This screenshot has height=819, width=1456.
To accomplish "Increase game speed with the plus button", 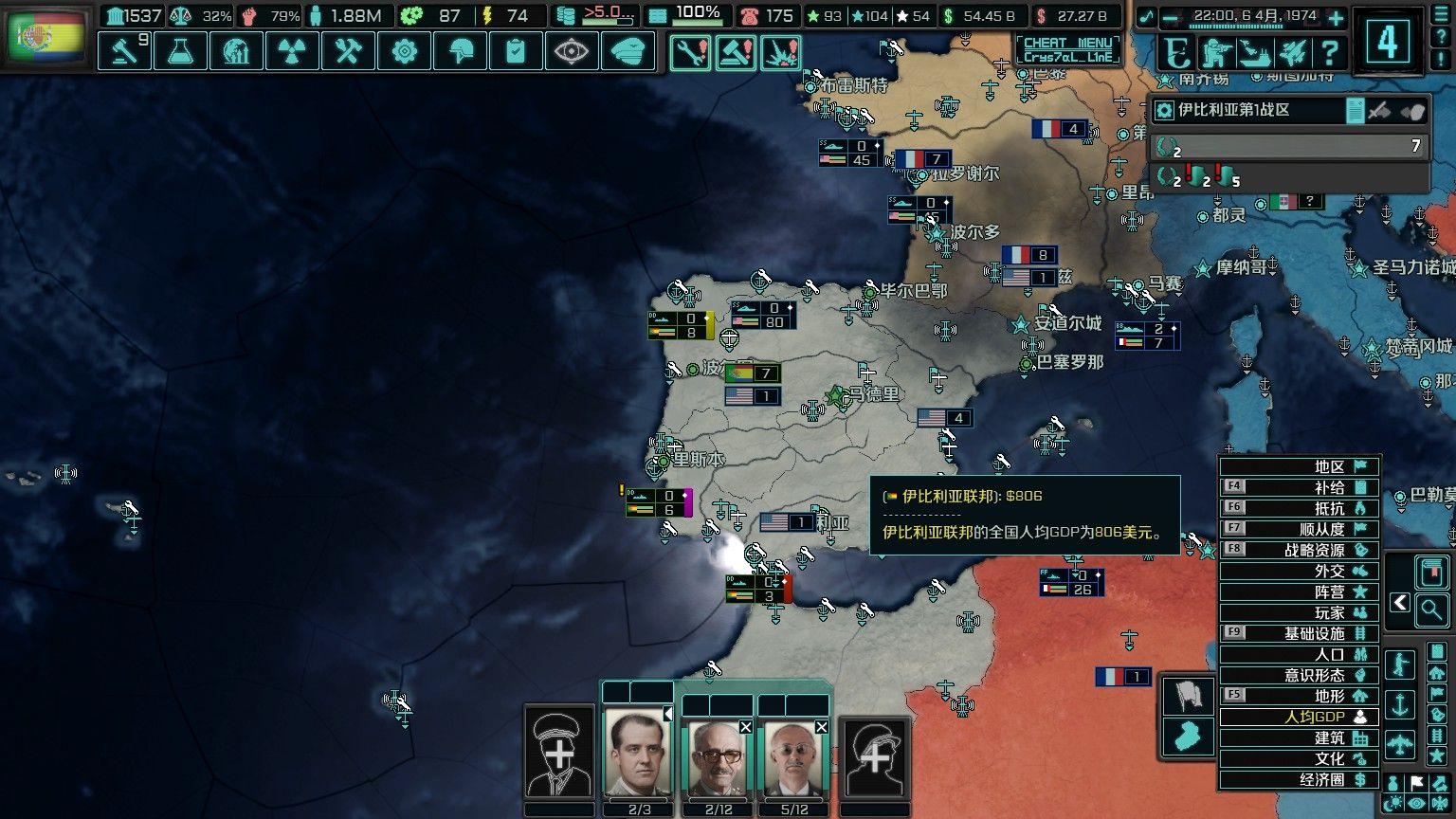I will tap(1336, 17).
